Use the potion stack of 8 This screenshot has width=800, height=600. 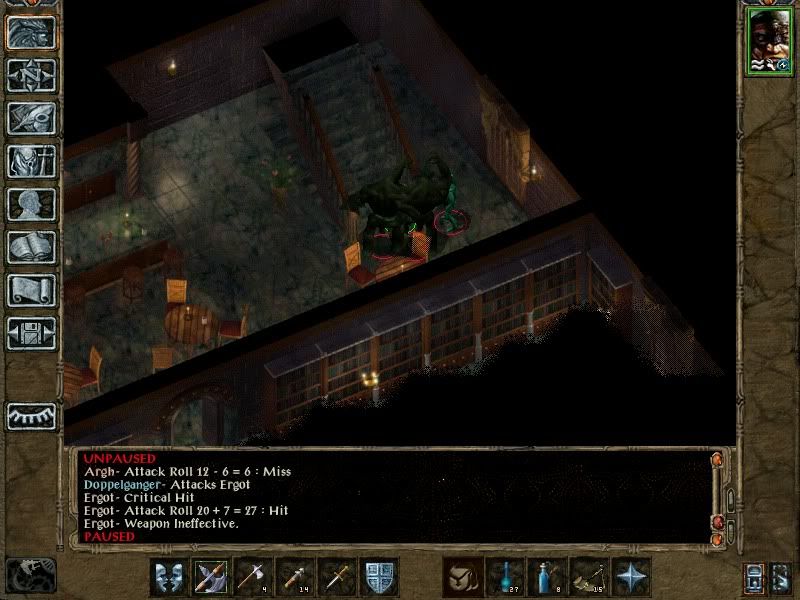coord(546,577)
